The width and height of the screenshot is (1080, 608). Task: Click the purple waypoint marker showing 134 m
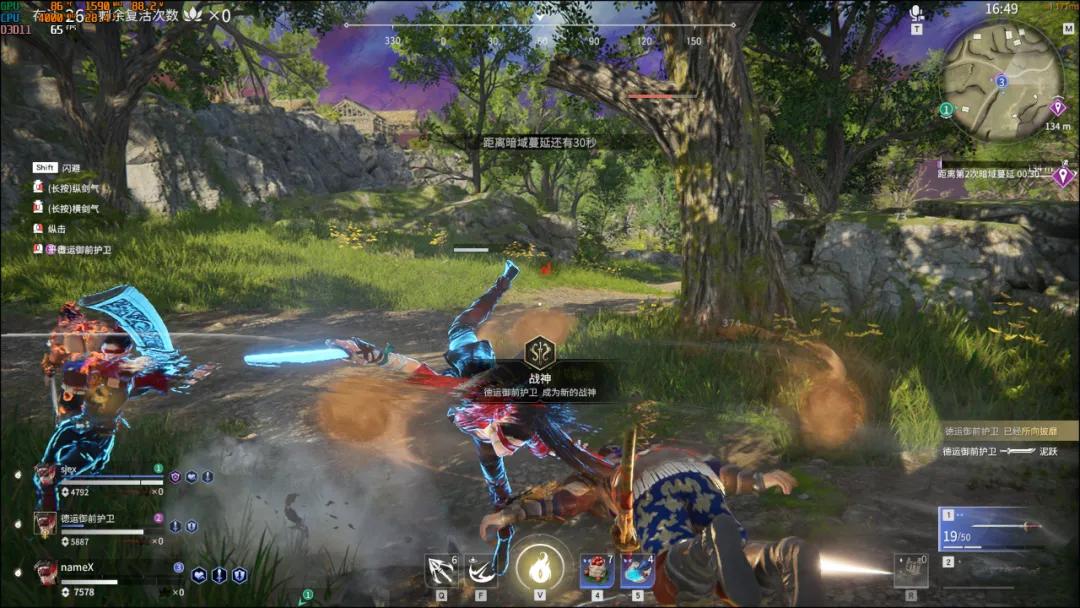click(x=1057, y=107)
